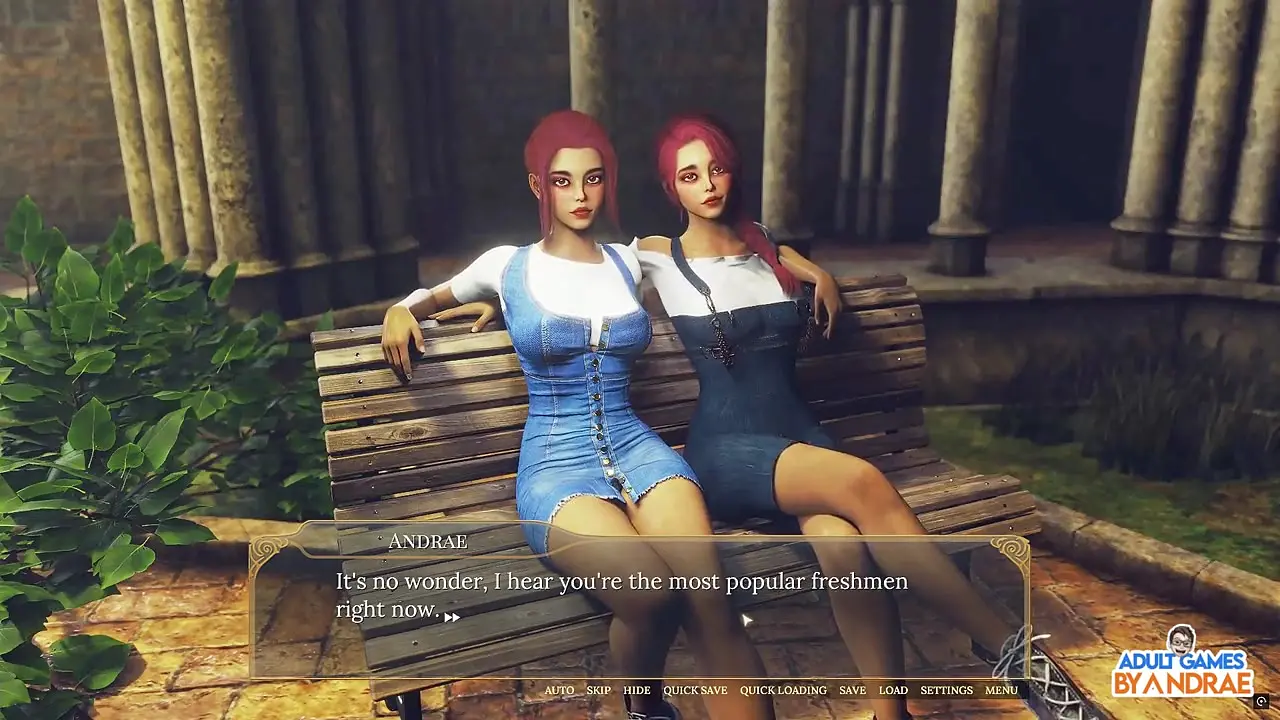The height and width of the screenshot is (720, 1280).
Task: Enable Auto dialogue advance
Action: pos(559,690)
